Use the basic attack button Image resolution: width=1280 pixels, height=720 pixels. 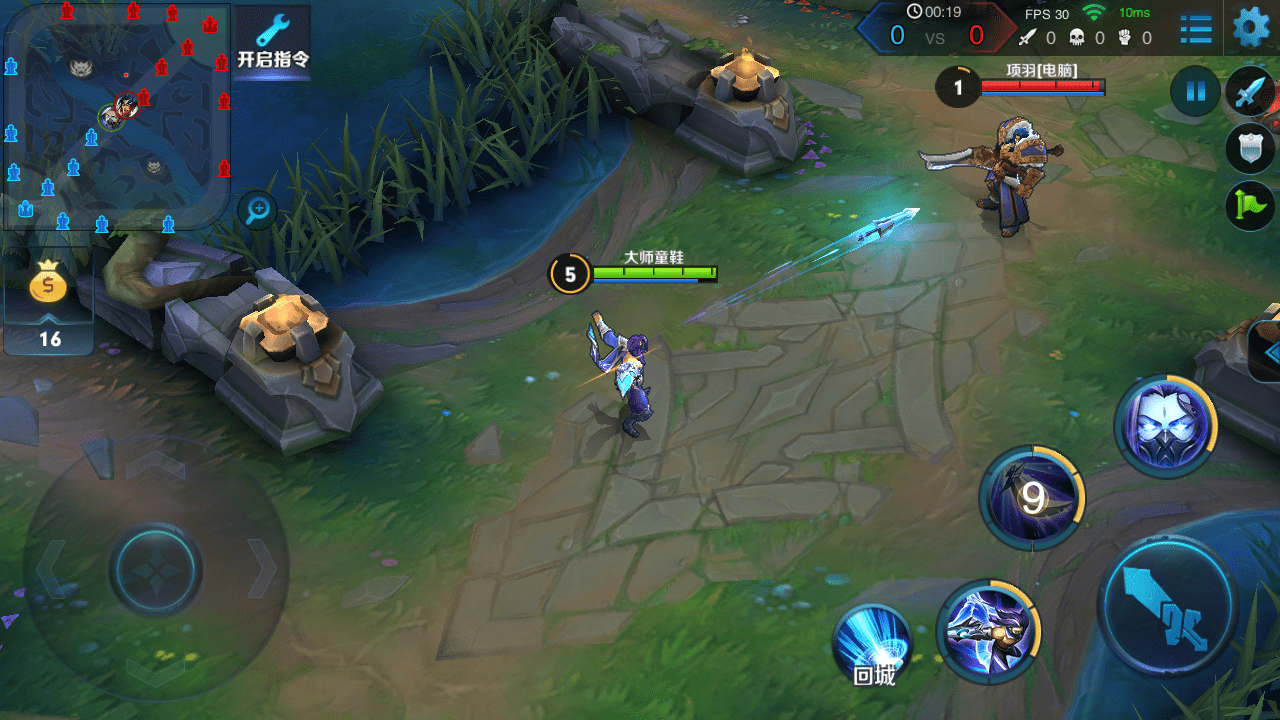(x=1167, y=606)
